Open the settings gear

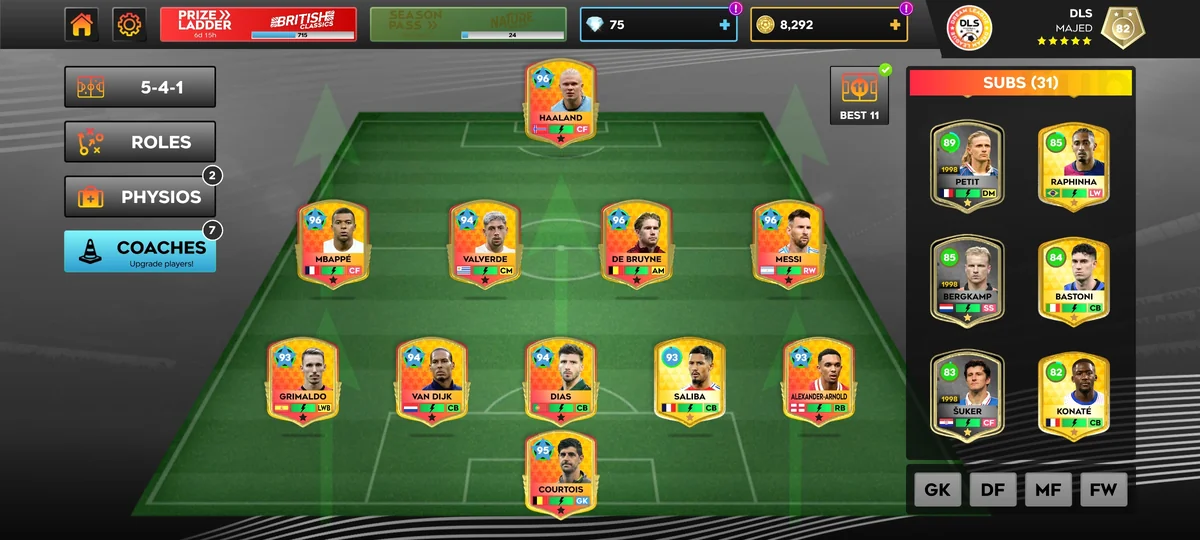[129, 25]
